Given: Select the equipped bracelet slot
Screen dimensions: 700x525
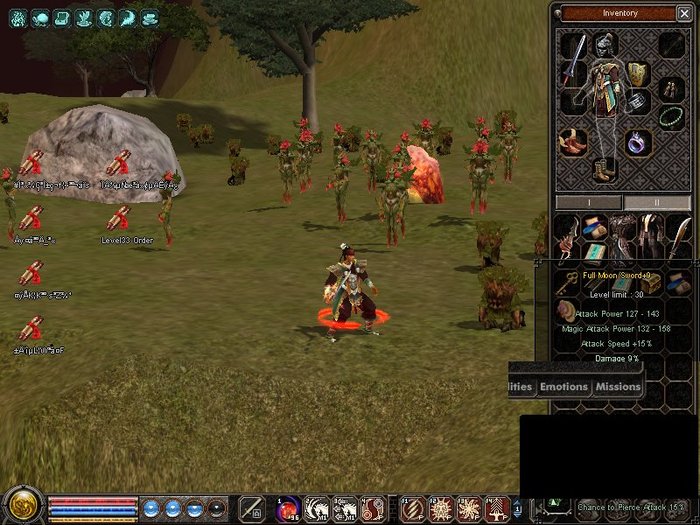Looking at the screenshot, I should point(640,103).
